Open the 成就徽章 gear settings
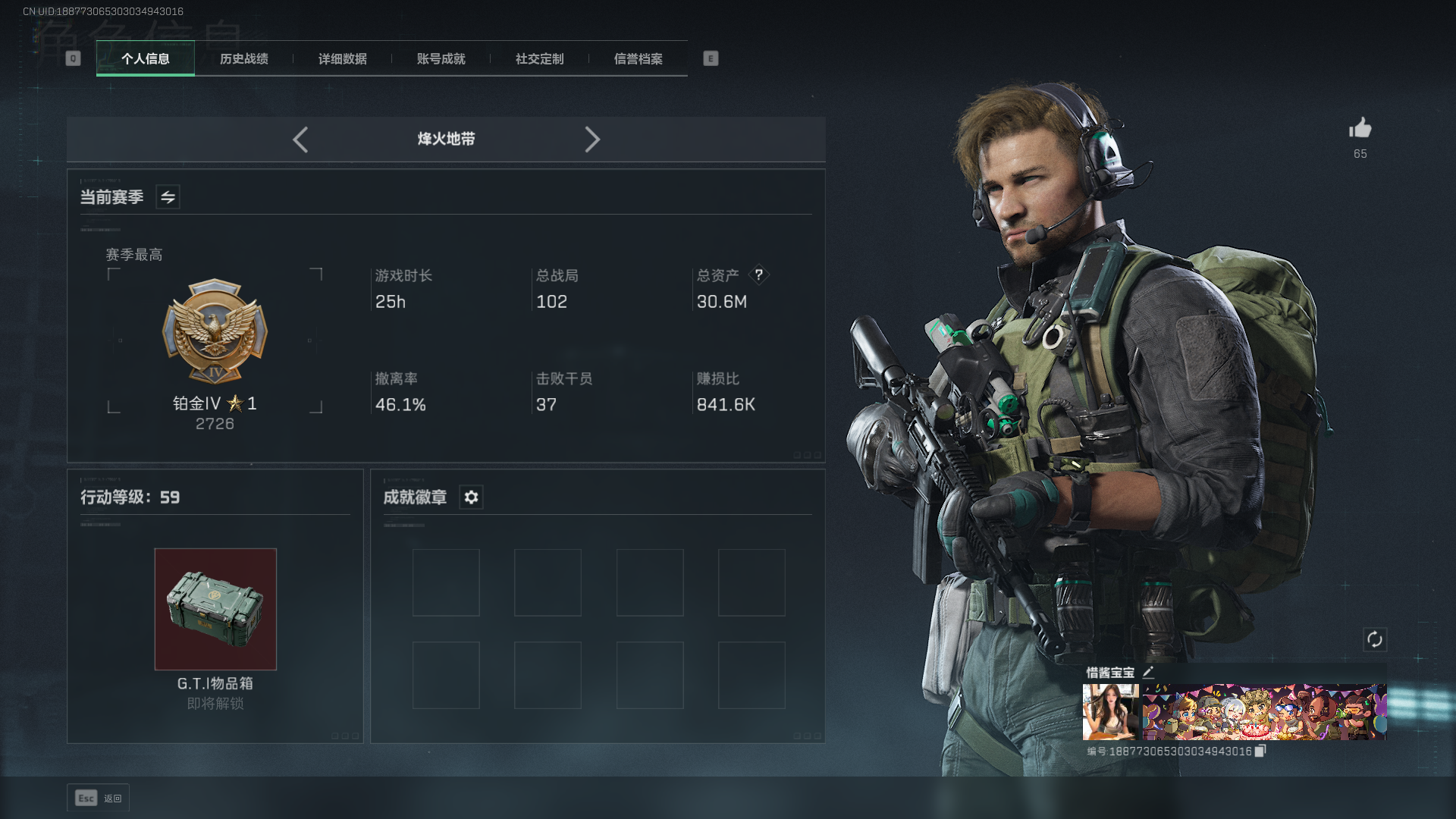Image resolution: width=1456 pixels, height=819 pixels. coord(471,497)
